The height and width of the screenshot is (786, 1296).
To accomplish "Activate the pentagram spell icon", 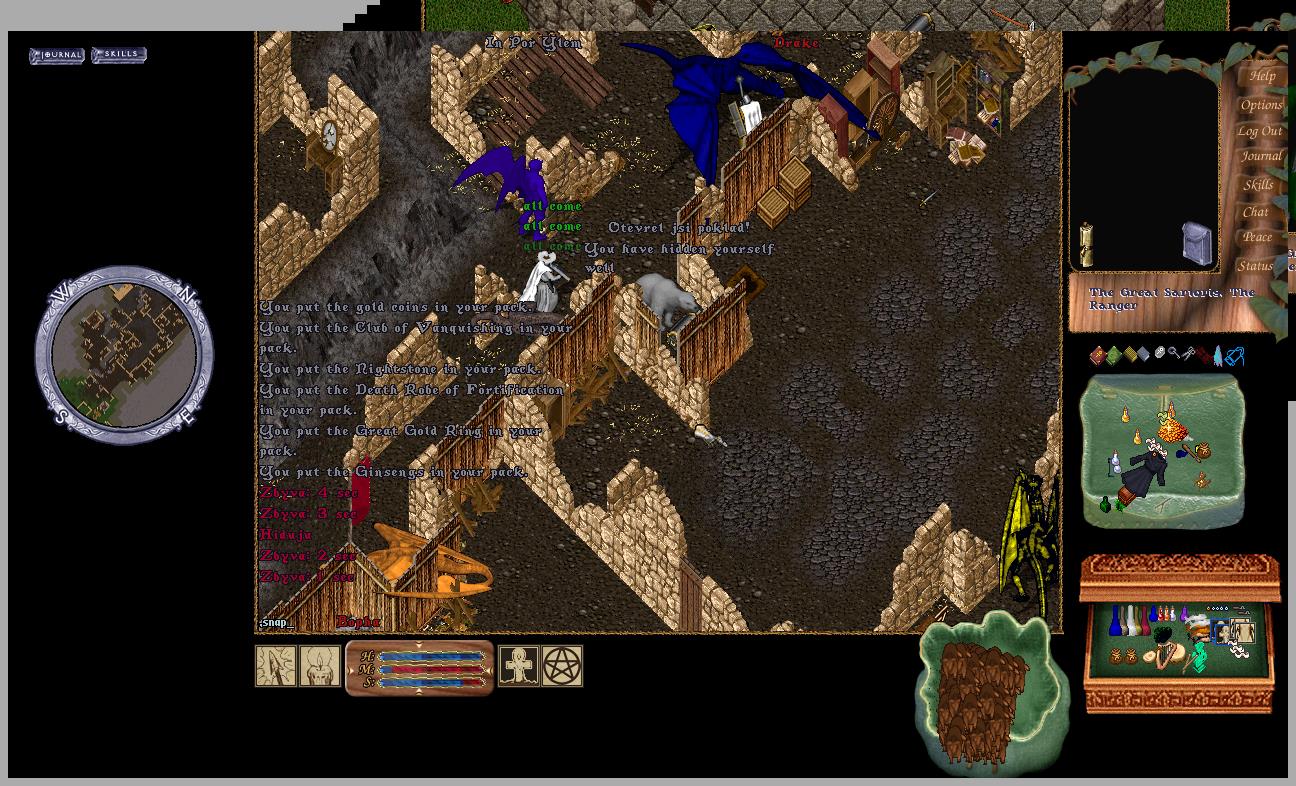I will pos(562,666).
